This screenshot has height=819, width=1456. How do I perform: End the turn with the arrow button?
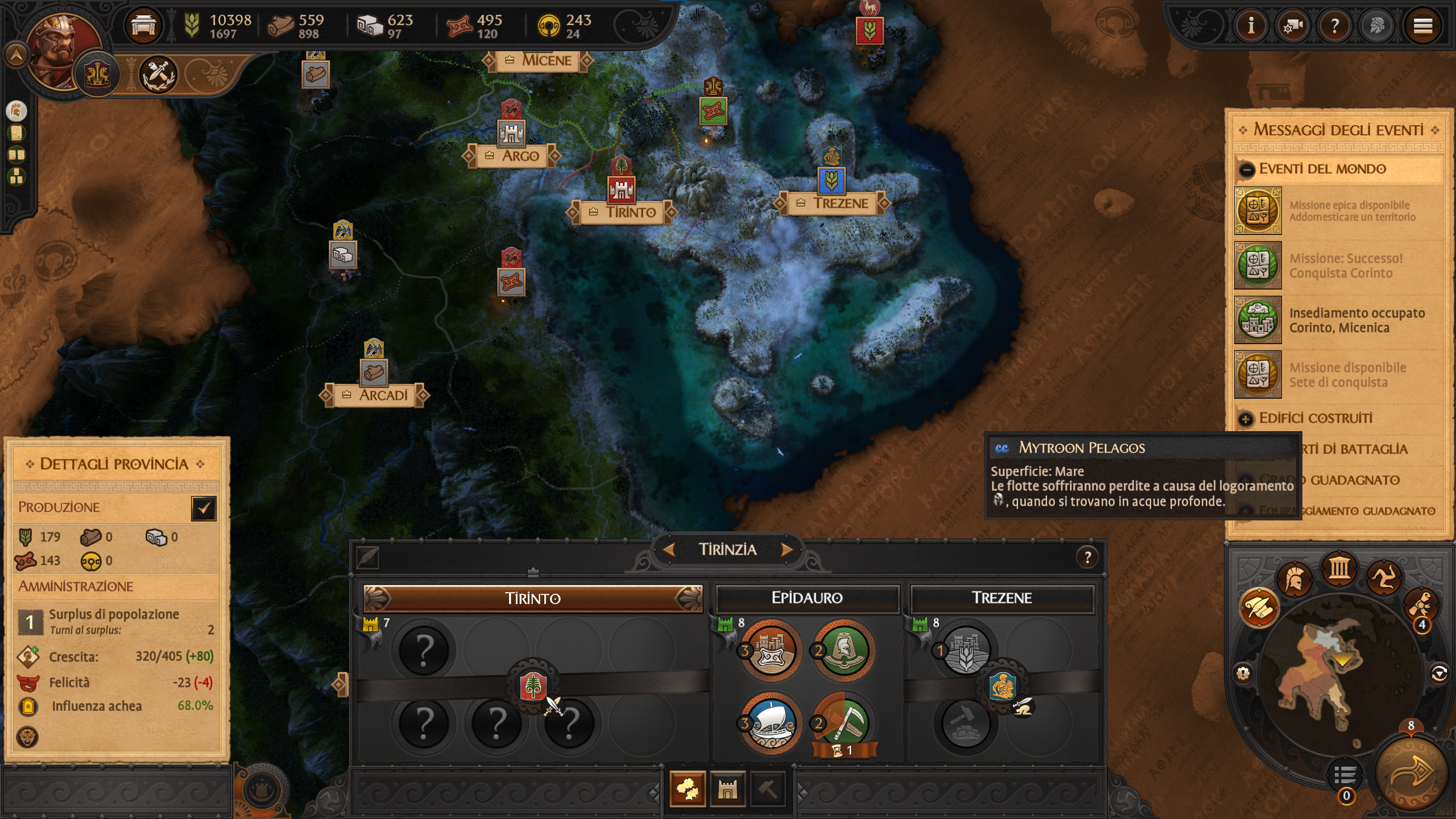tap(1410, 772)
